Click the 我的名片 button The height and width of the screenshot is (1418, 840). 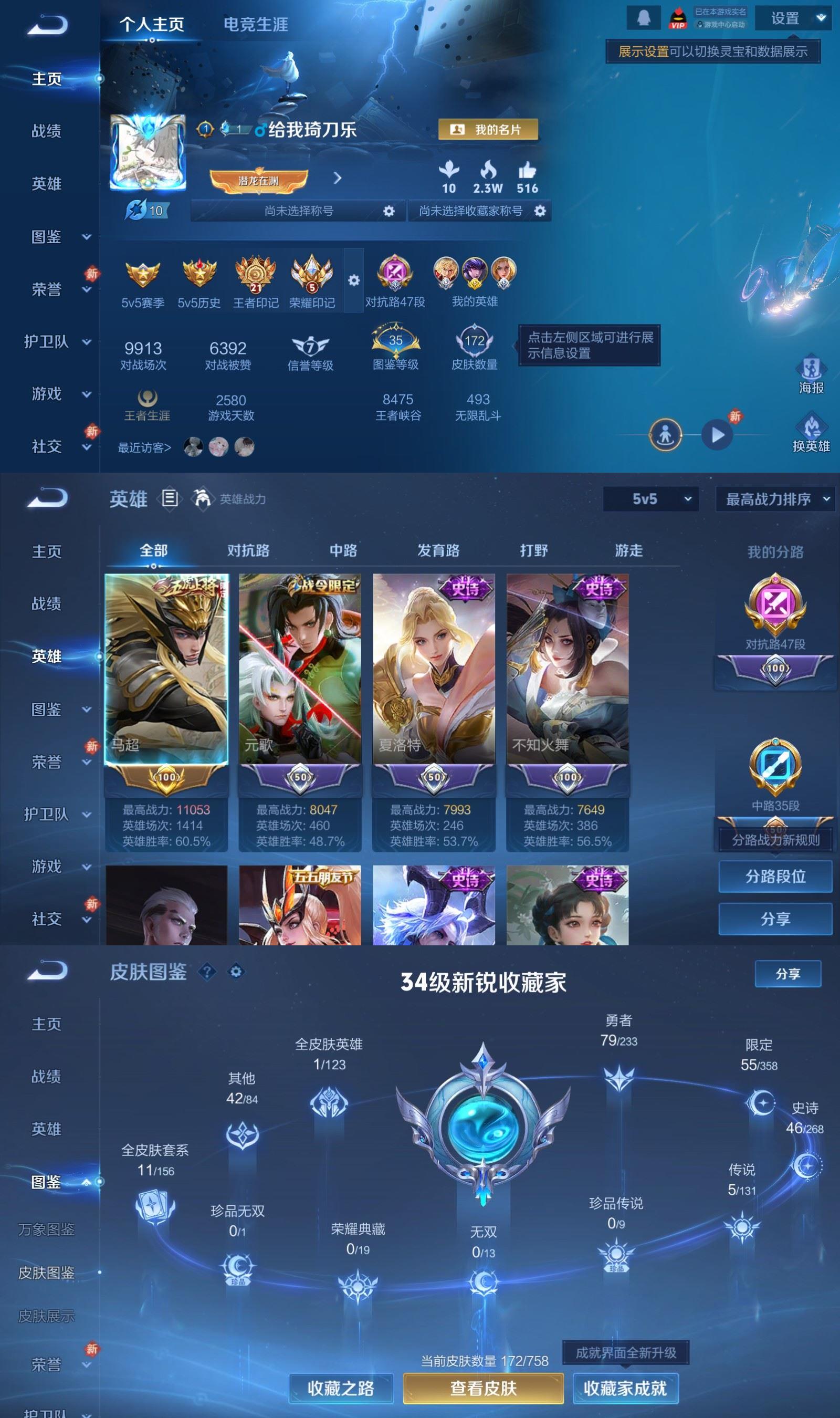pos(487,130)
